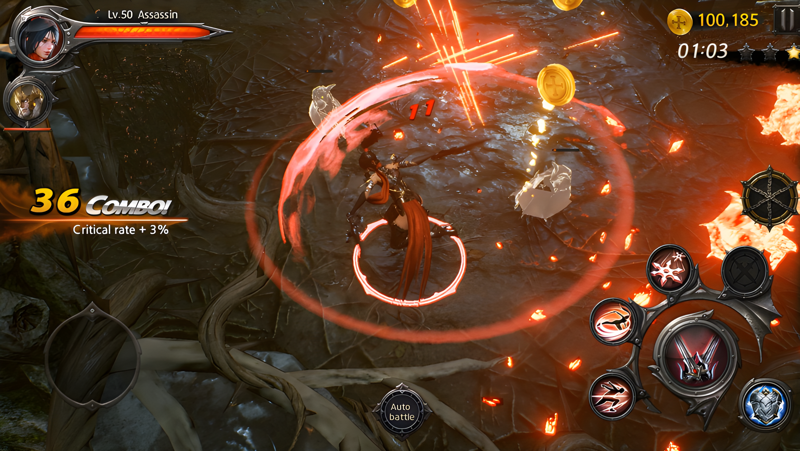Screen dimensions: 800x451
Task: Toggle the Auto battle button
Action: pos(401,409)
